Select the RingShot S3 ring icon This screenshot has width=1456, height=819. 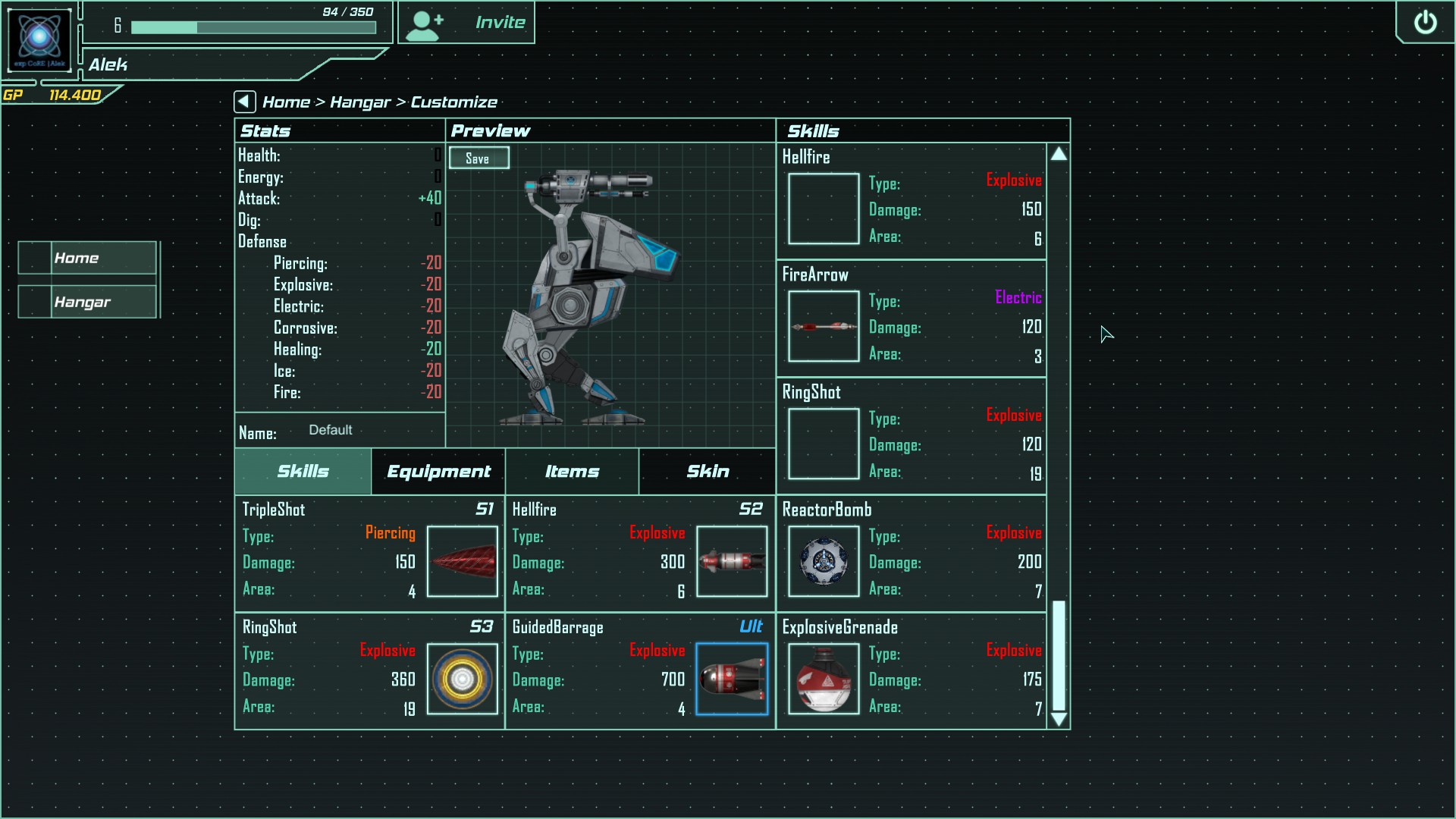pos(463,679)
